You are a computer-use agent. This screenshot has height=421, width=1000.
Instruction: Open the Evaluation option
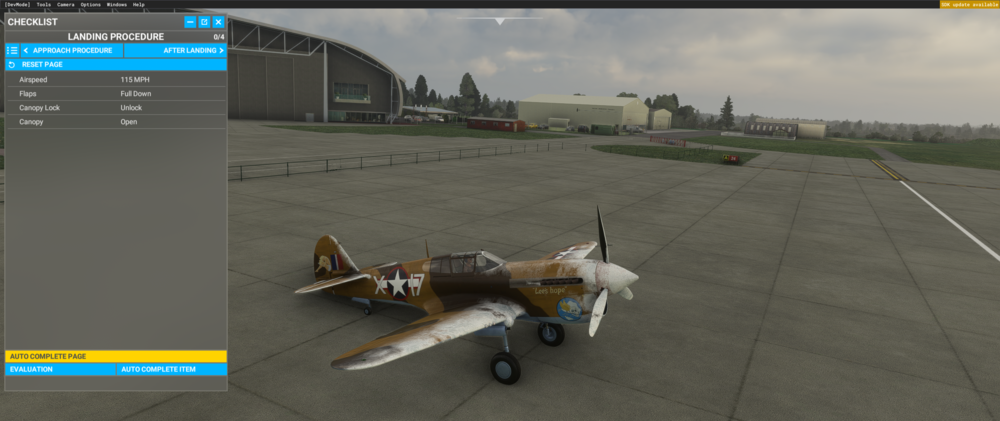pyautogui.click(x=60, y=369)
